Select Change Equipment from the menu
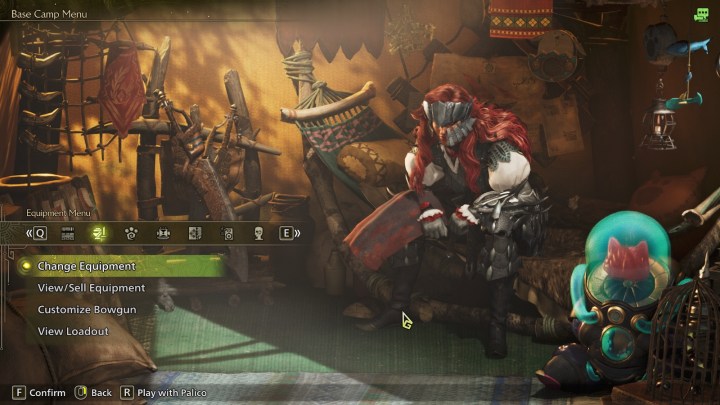The width and height of the screenshot is (720, 405). tap(86, 266)
